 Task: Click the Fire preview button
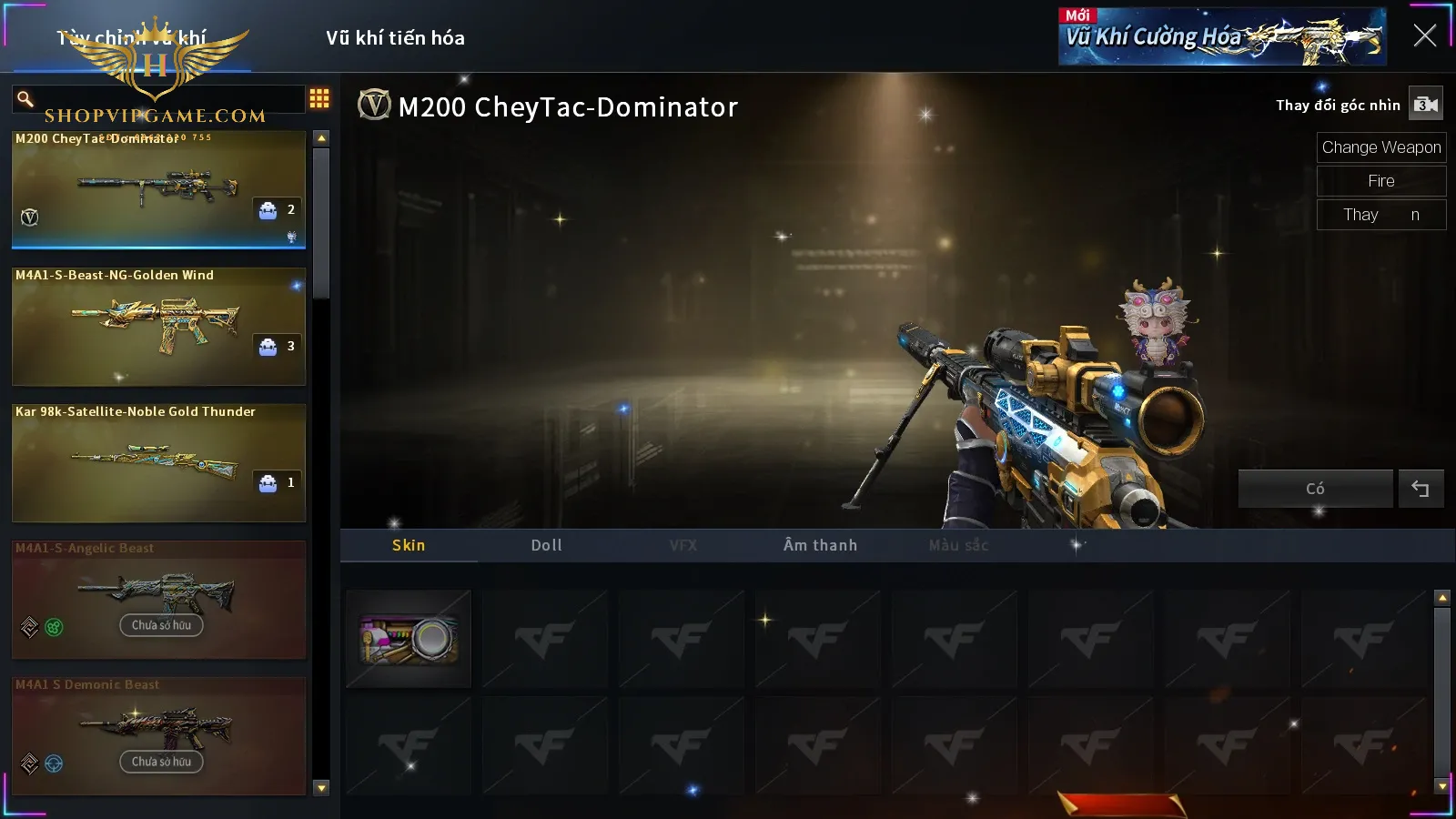(1380, 181)
